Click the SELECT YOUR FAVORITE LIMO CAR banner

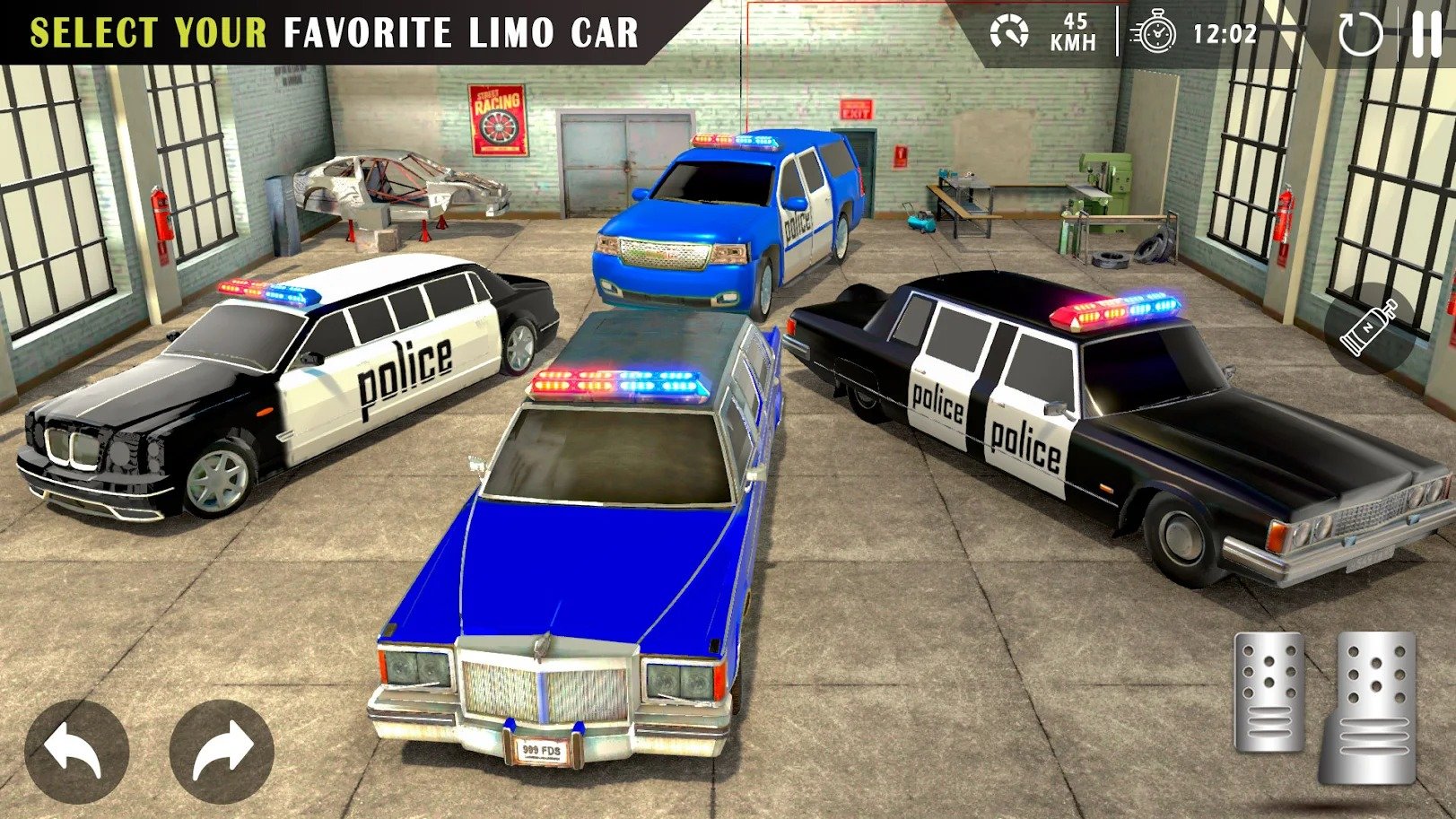[x=332, y=28]
